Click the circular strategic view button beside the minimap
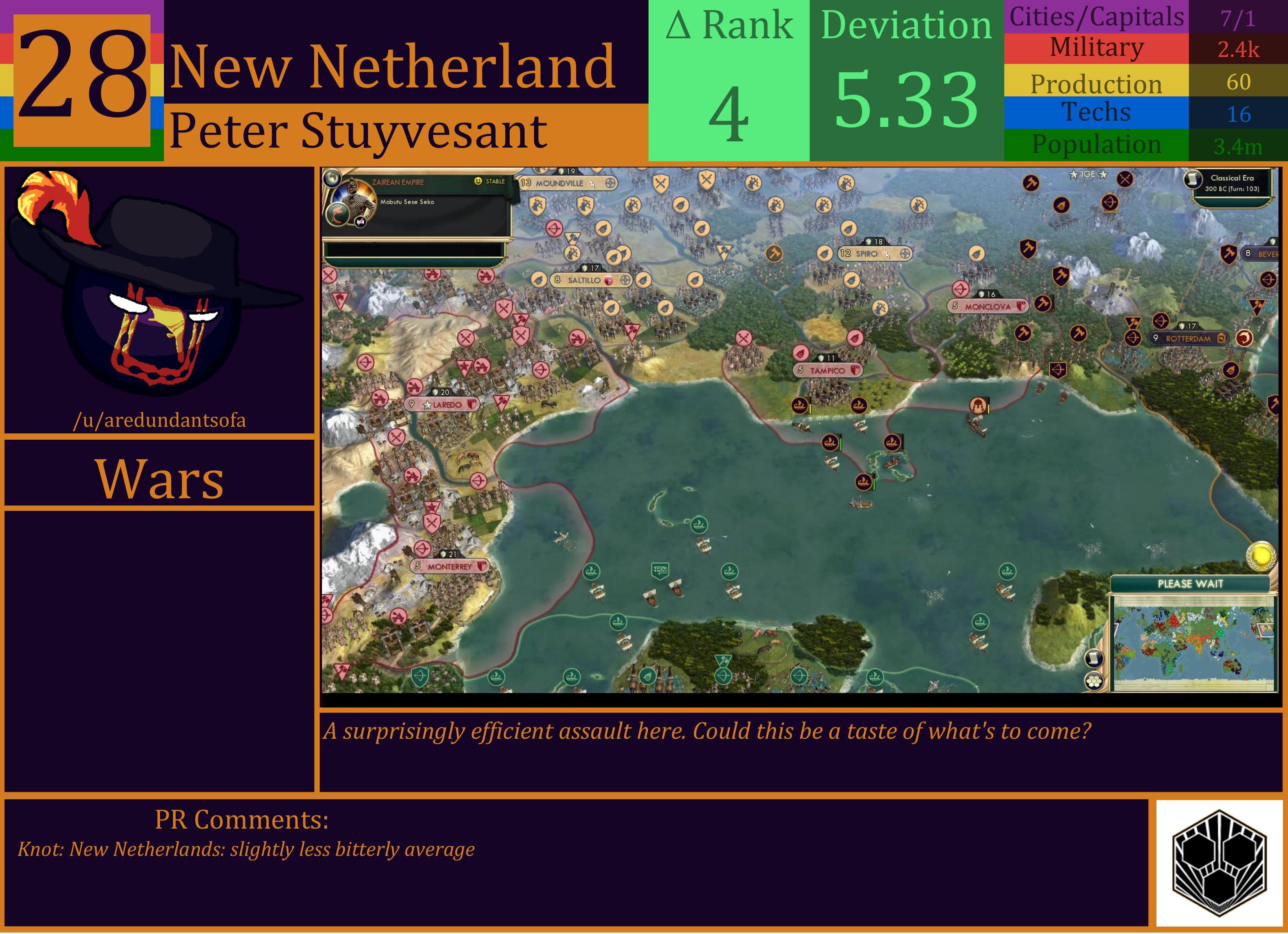The image size is (1288, 934). (x=1094, y=681)
